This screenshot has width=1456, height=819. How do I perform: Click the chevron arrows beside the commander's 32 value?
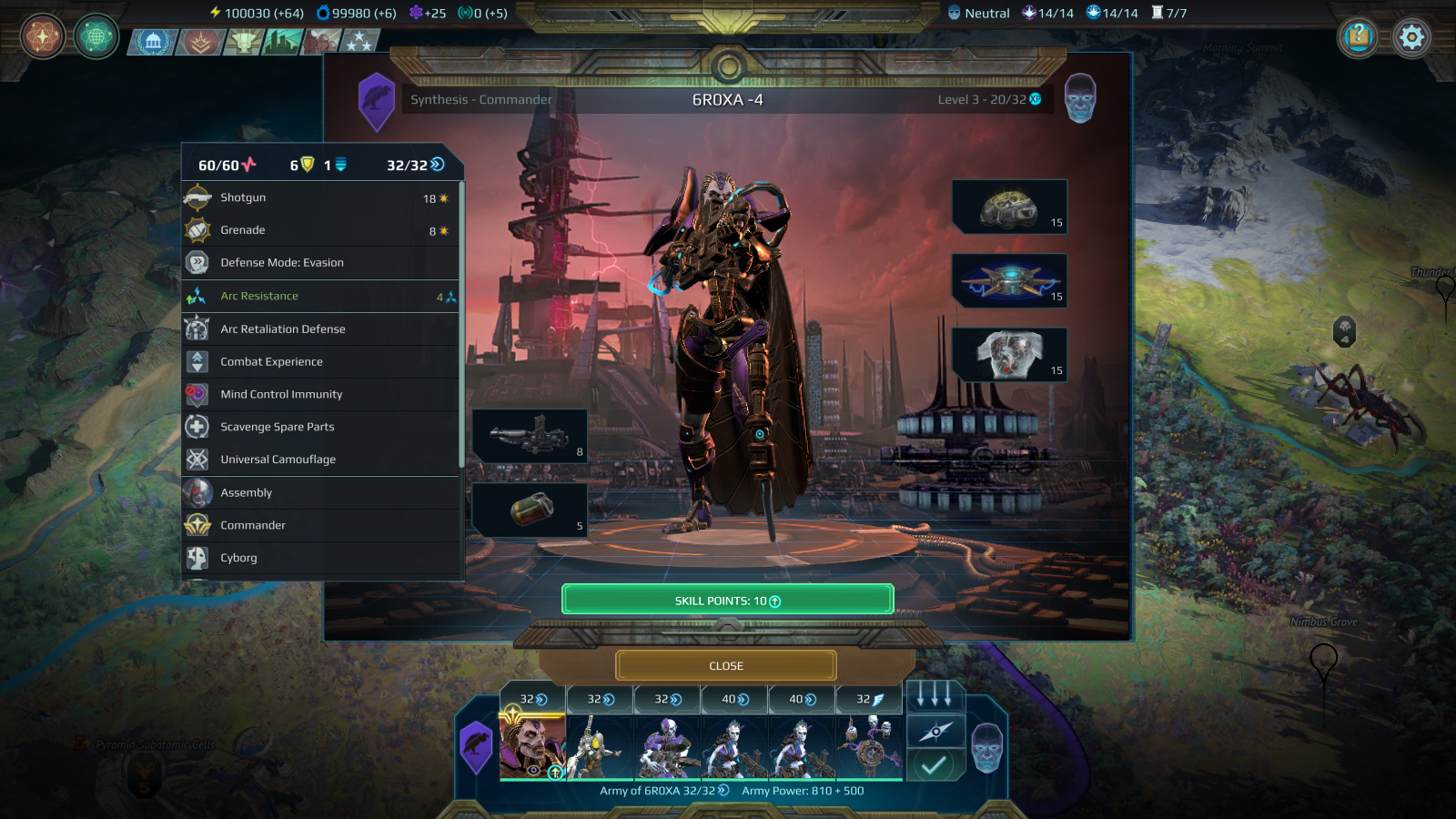[x=539, y=698]
